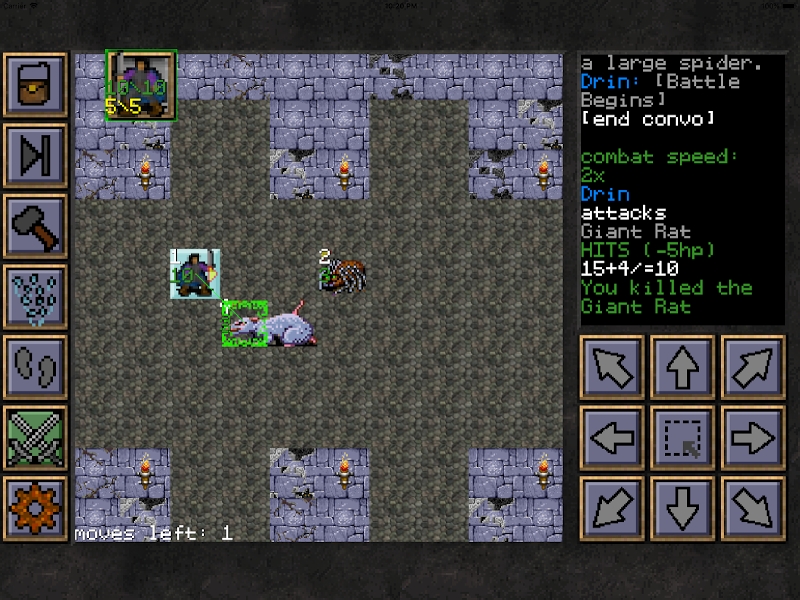Open the inventory bag
800x600 pixels.
(x=35, y=85)
